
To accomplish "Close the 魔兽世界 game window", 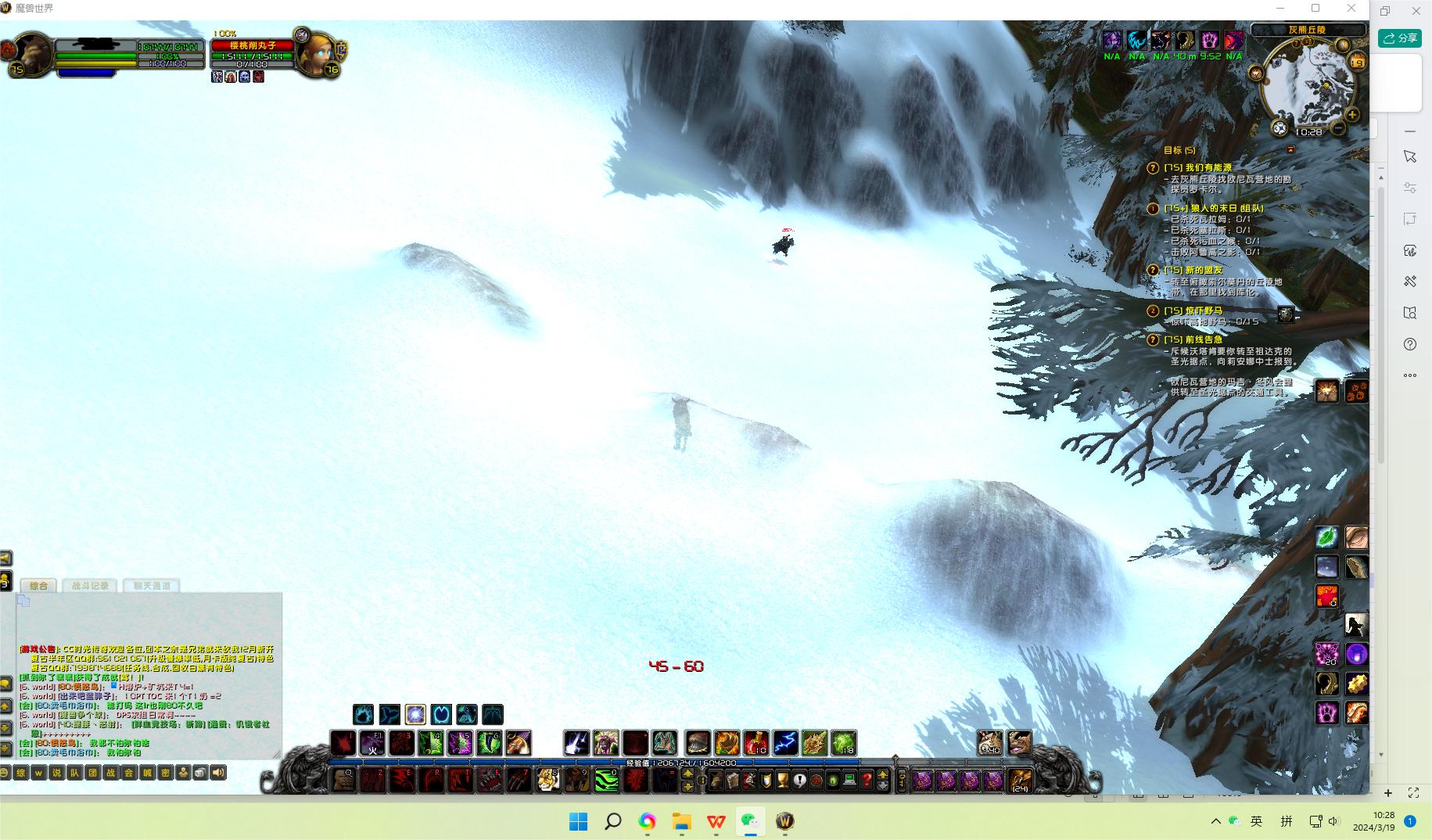I will (1351, 9).
